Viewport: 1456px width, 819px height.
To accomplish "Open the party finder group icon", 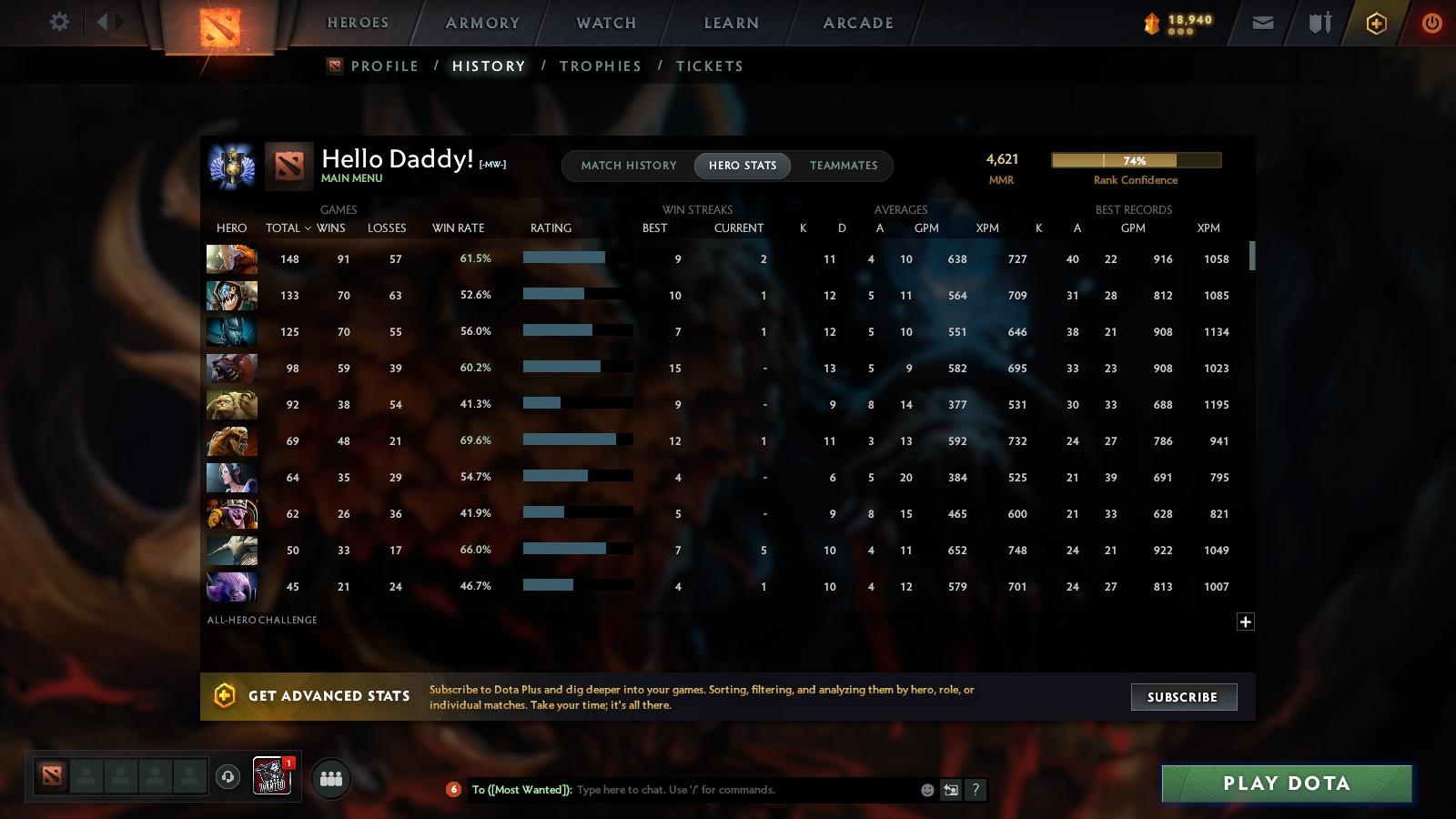I will [331, 778].
